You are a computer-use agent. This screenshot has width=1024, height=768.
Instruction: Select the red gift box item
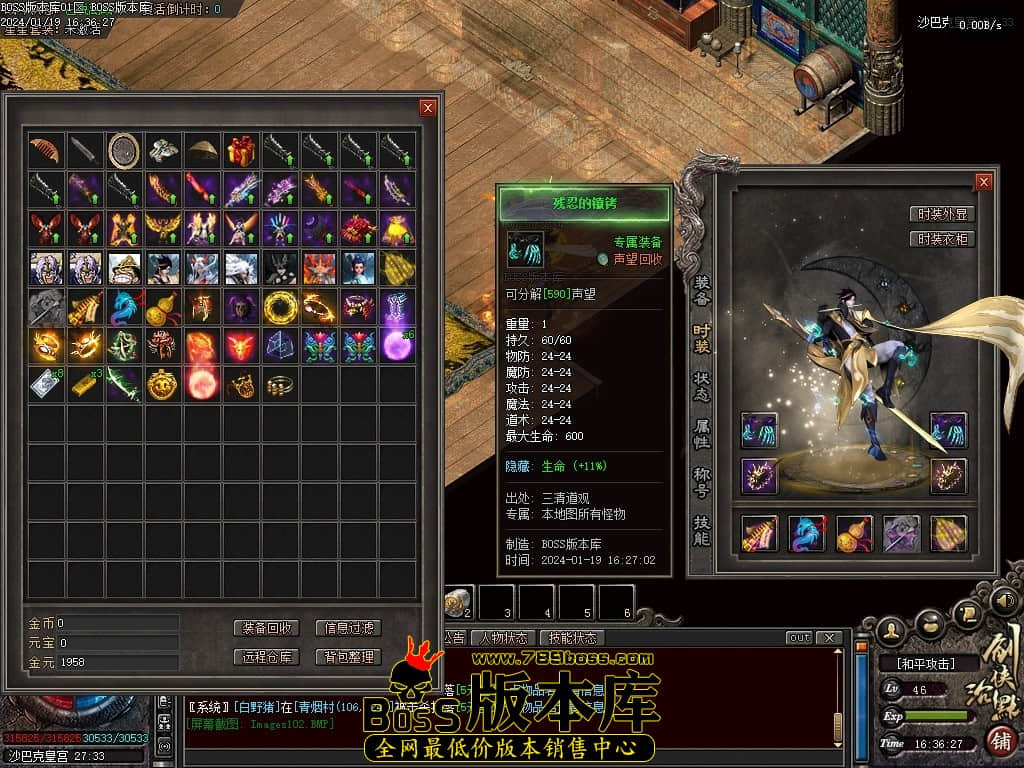[x=241, y=151]
